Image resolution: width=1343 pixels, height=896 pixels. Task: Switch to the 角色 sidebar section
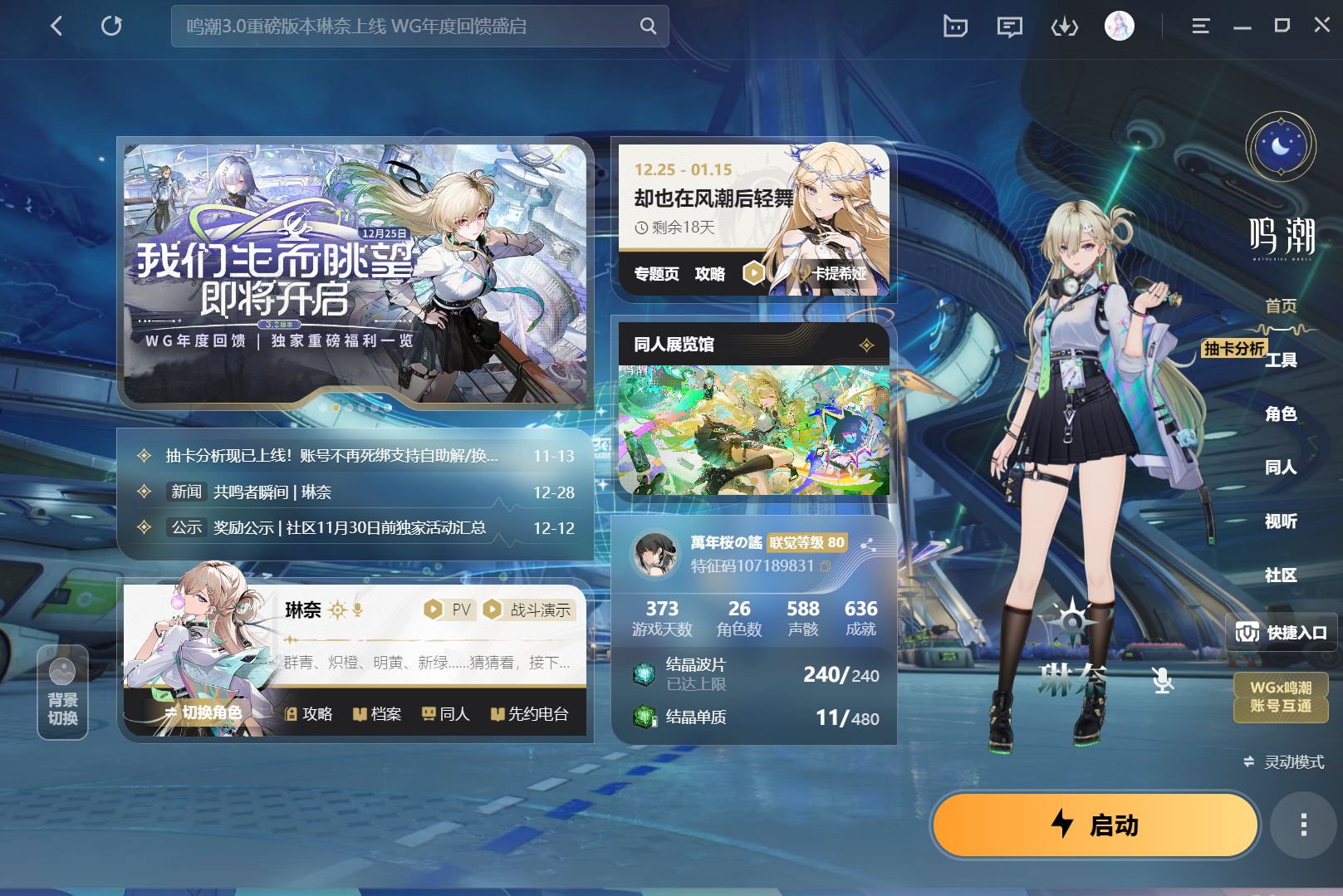(1281, 414)
